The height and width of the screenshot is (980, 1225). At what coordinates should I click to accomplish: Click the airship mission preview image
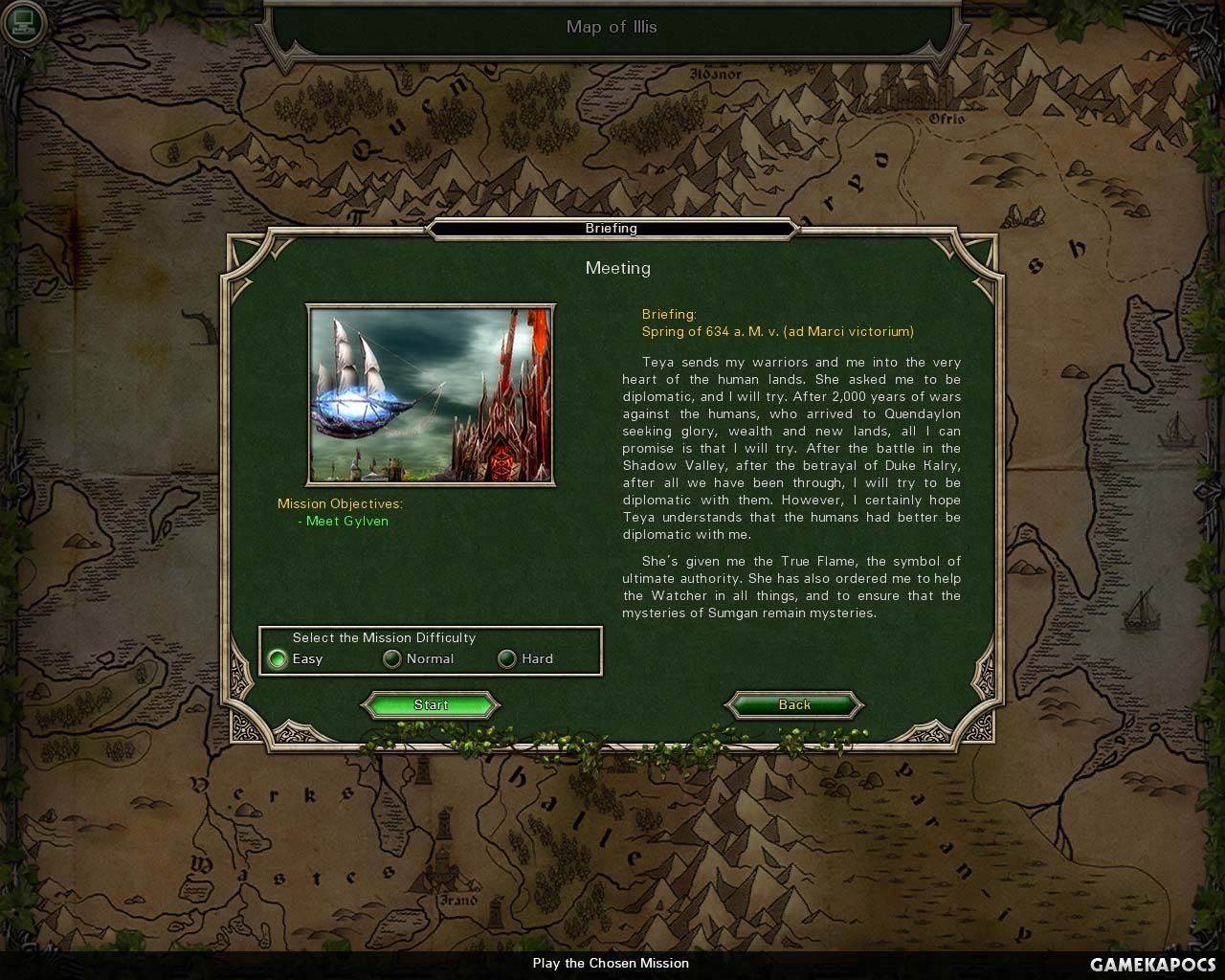431,394
